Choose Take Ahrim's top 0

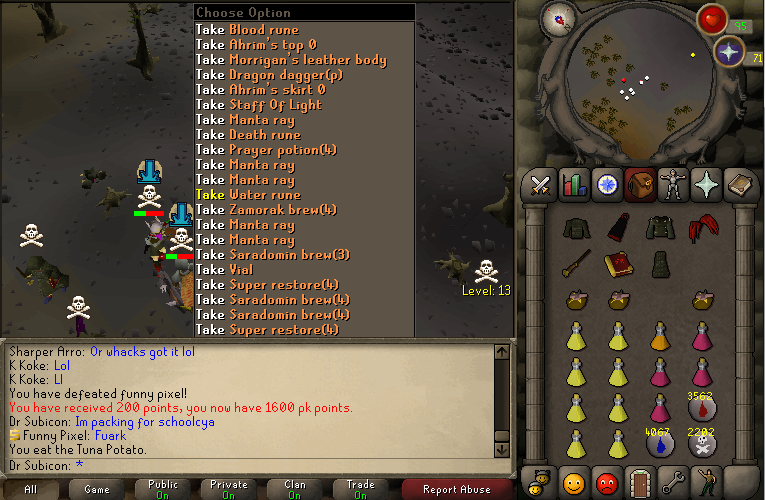(x=256, y=45)
